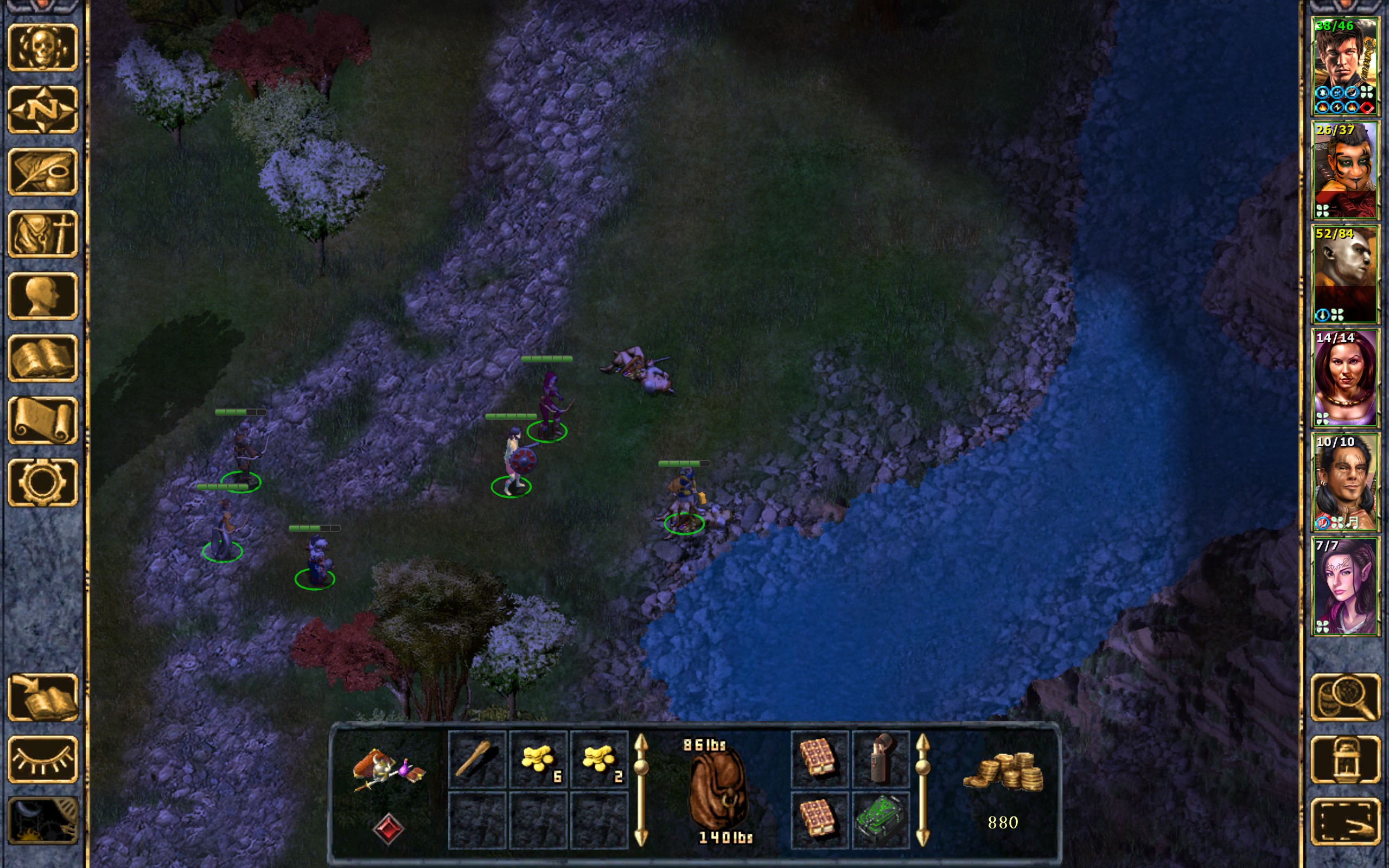This screenshot has height=868, width=1389.
Task: Pick up the pile of 6 gold
Action: click(538, 758)
